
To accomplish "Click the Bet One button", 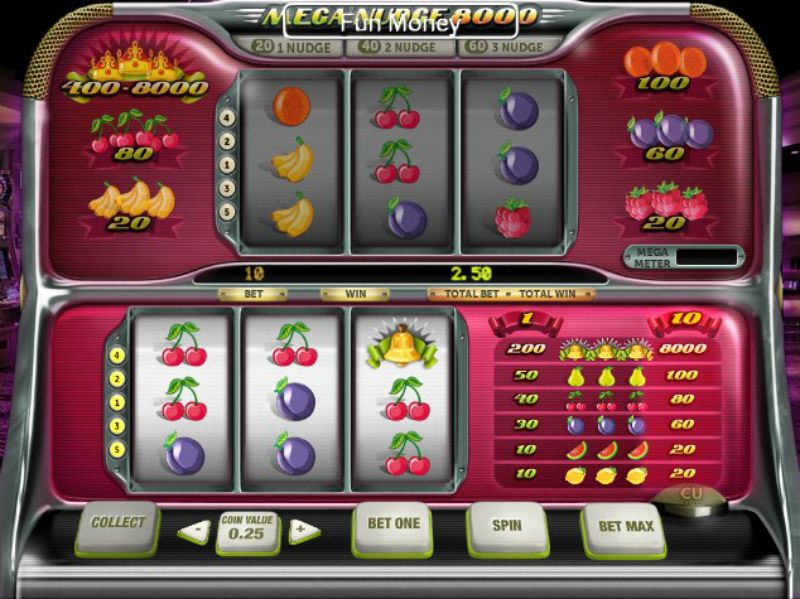I will pos(393,525).
